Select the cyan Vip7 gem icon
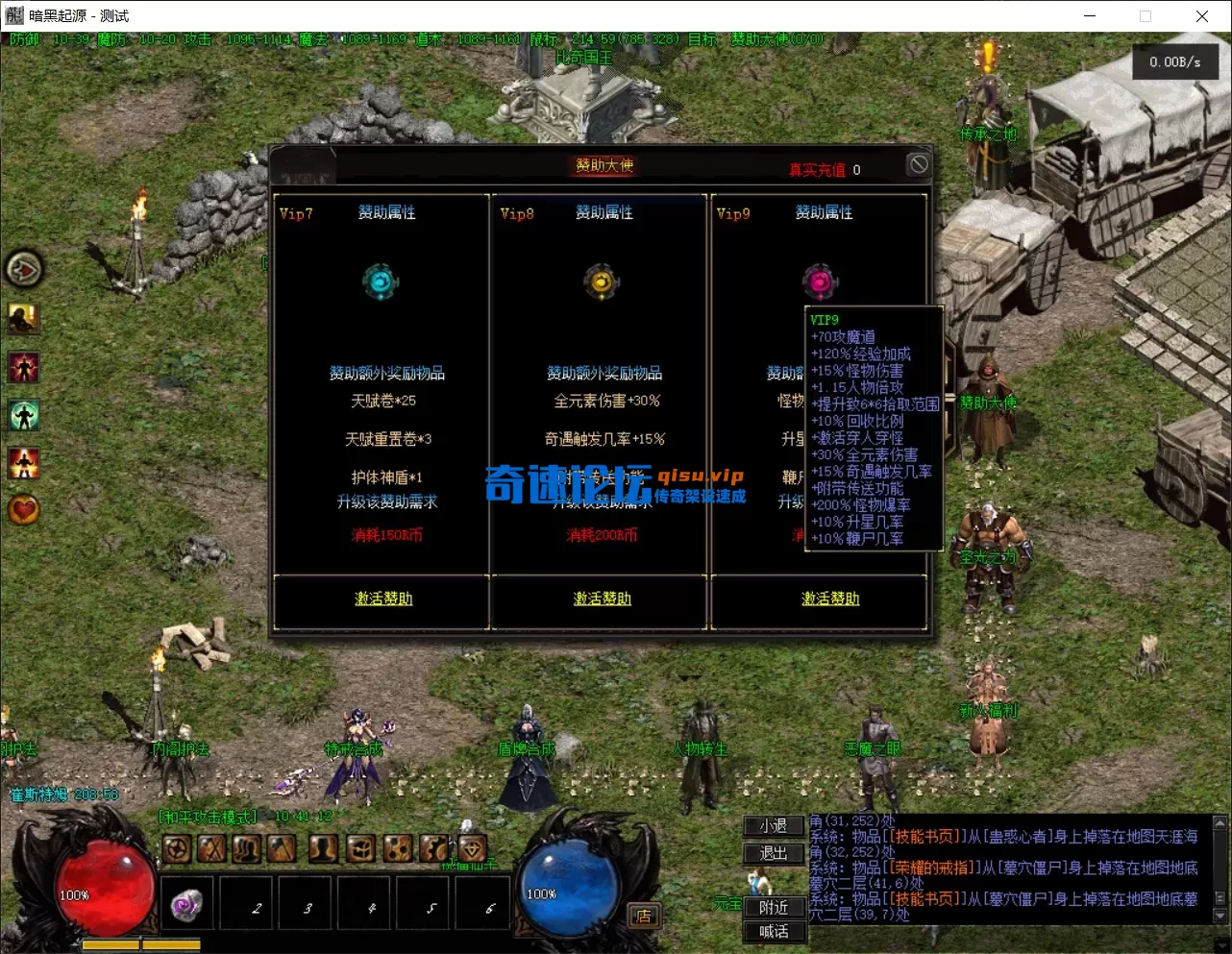The height and width of the screenshot is (954, 1232). (381, 281)
